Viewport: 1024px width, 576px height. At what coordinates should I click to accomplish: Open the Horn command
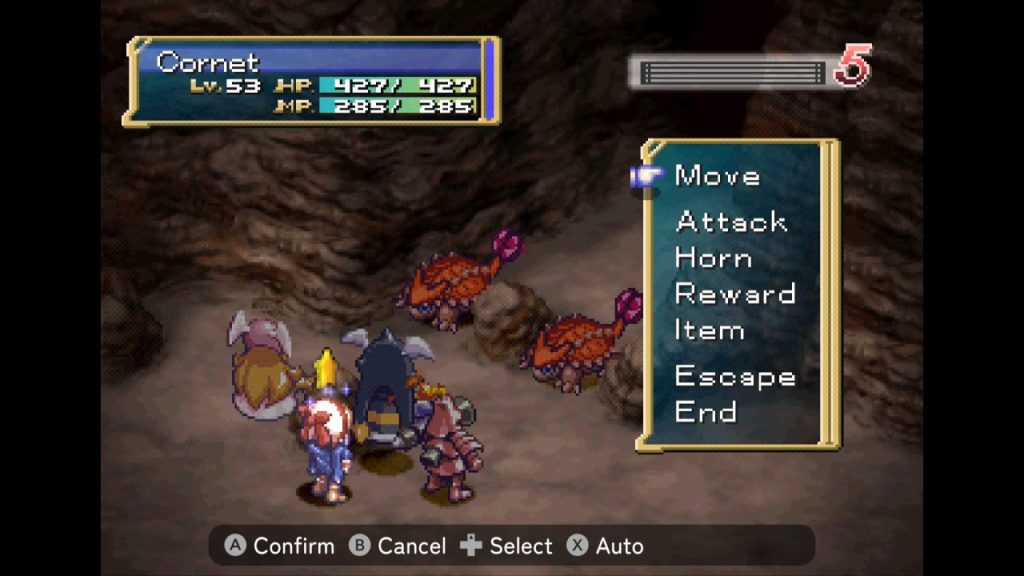713,258
